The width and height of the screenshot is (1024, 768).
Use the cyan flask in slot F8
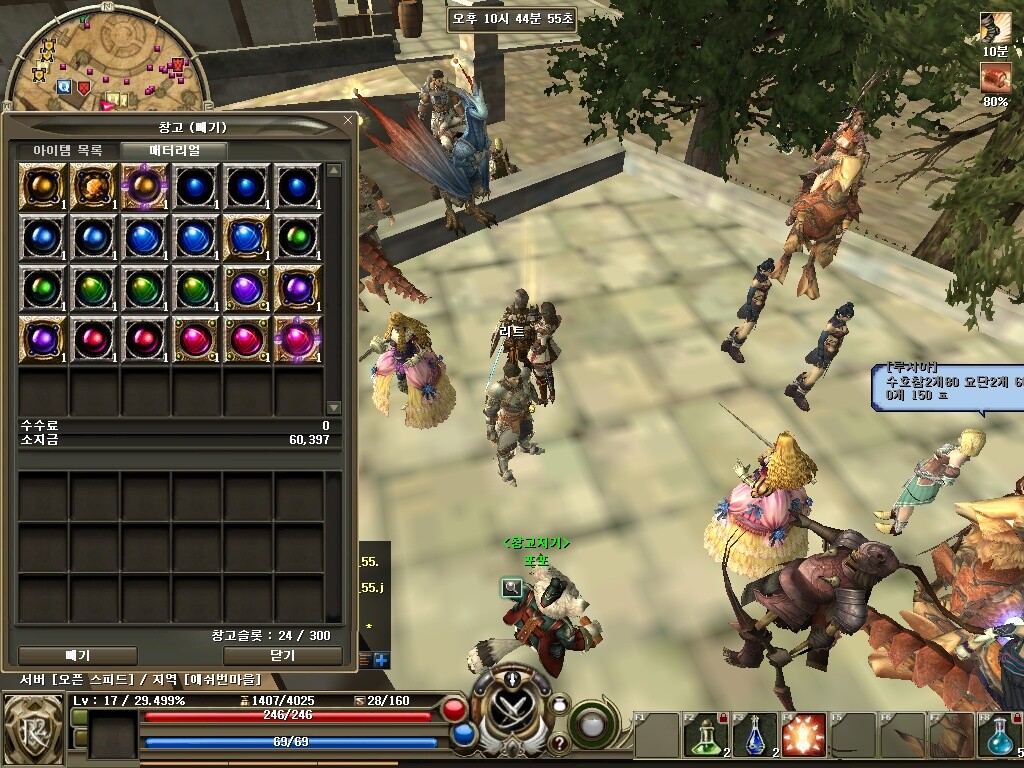pos(1000,738)
